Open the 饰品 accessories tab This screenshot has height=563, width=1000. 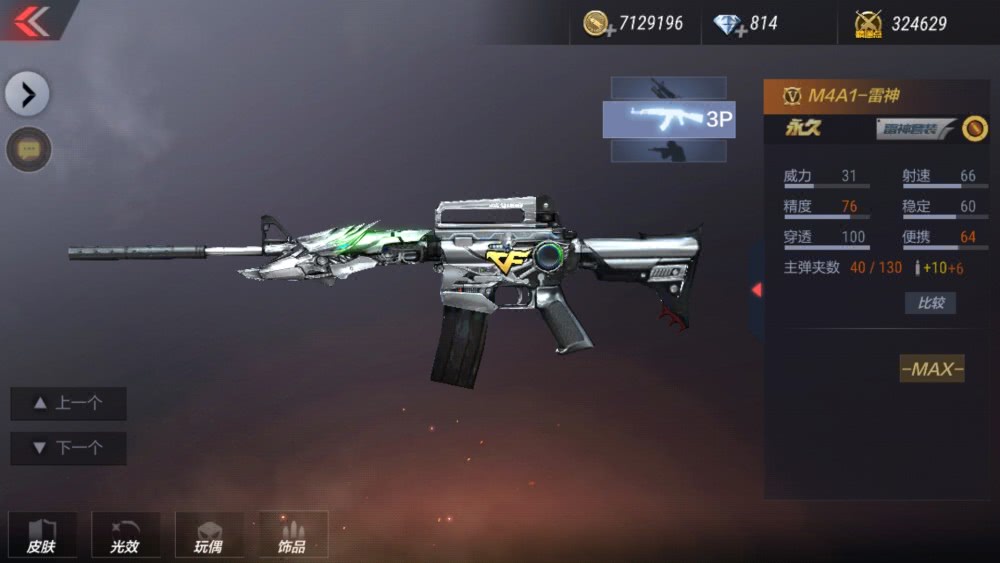pos(293,535)
